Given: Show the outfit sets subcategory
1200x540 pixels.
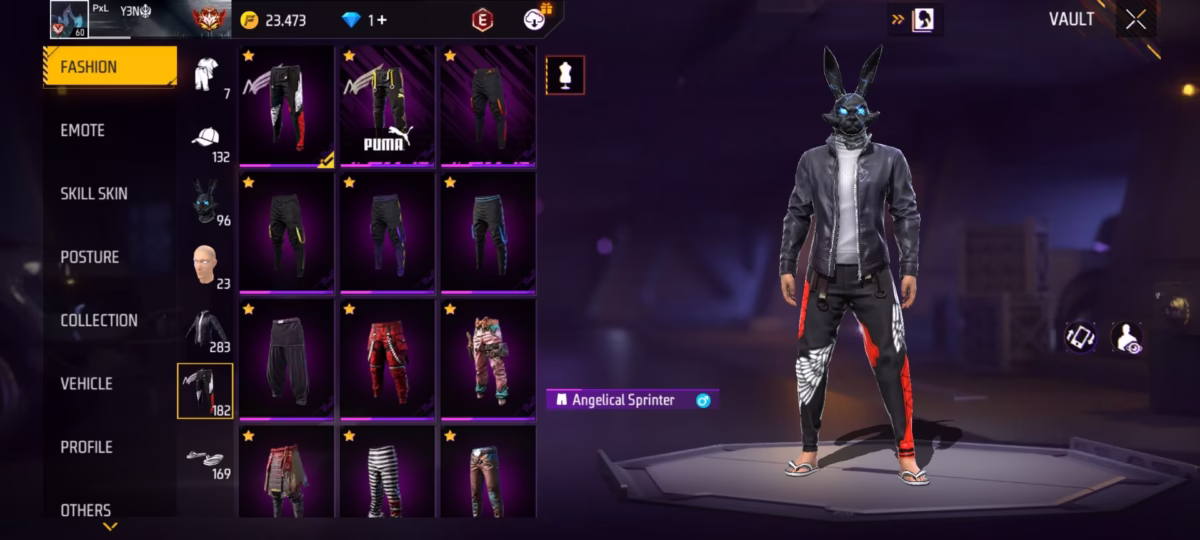Looking at the screenshot, I should [207, 74].
